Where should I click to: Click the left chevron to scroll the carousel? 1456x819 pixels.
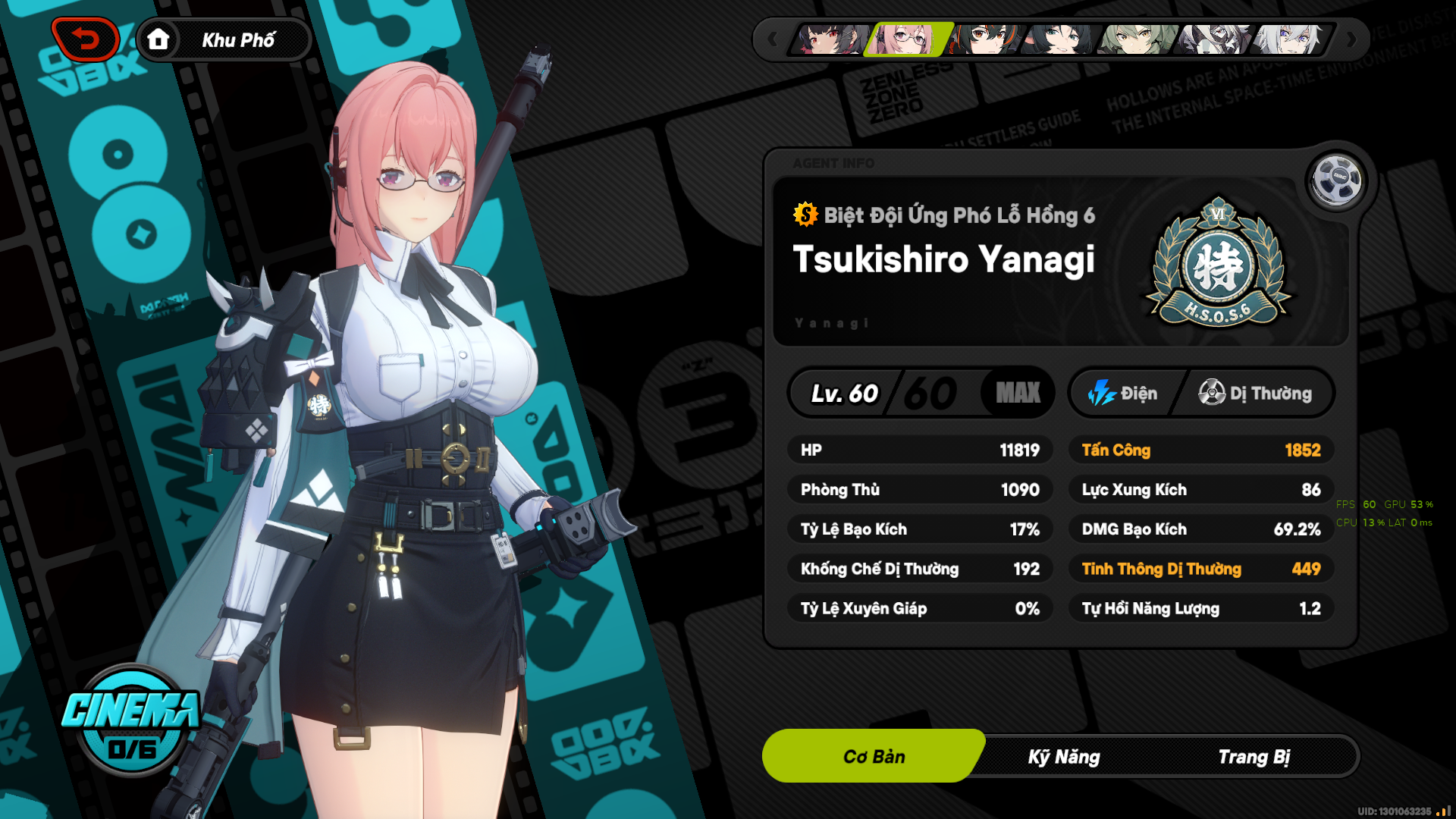772,39
